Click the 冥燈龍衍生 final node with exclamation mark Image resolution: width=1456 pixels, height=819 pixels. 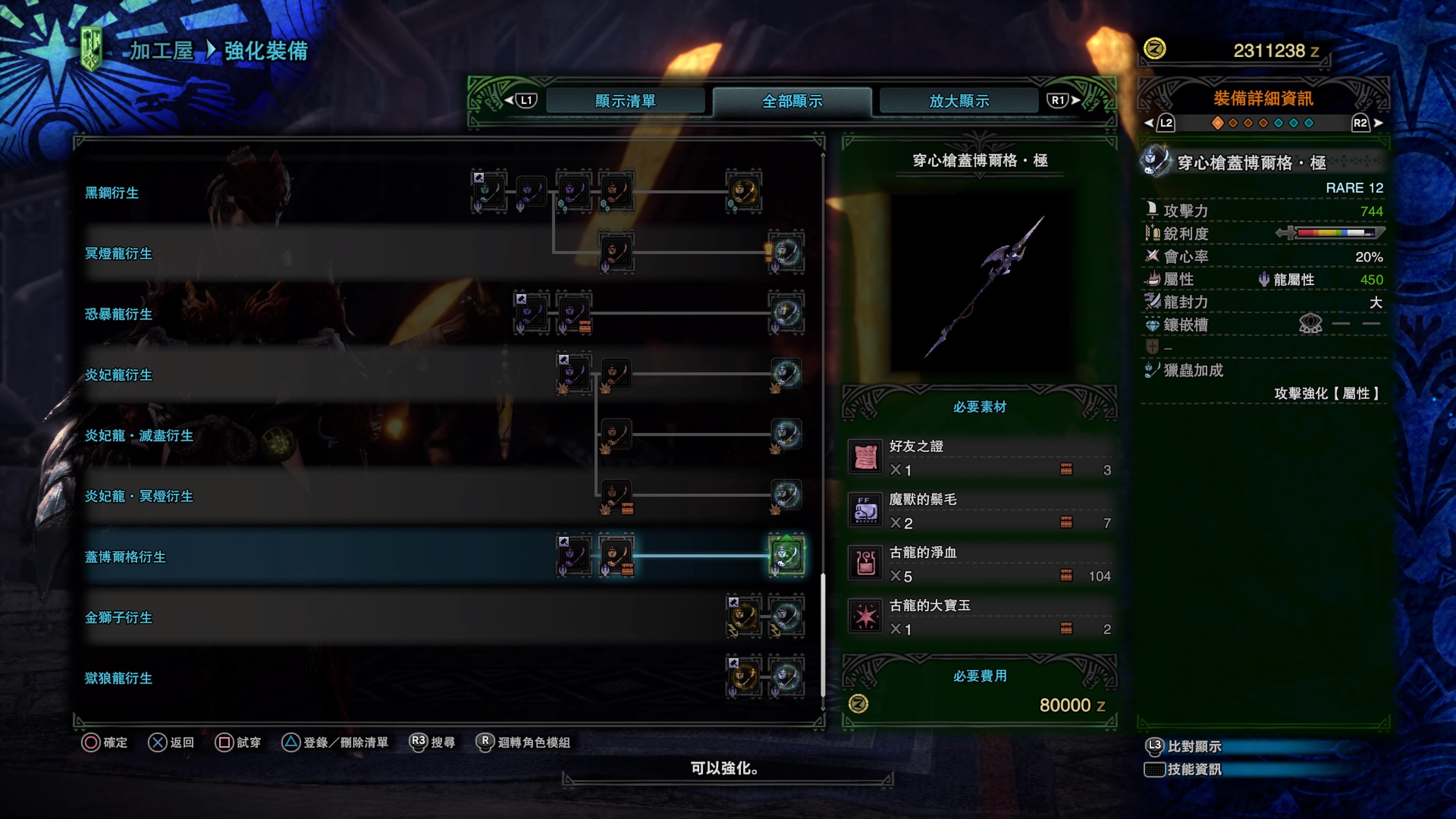[786, 252]
